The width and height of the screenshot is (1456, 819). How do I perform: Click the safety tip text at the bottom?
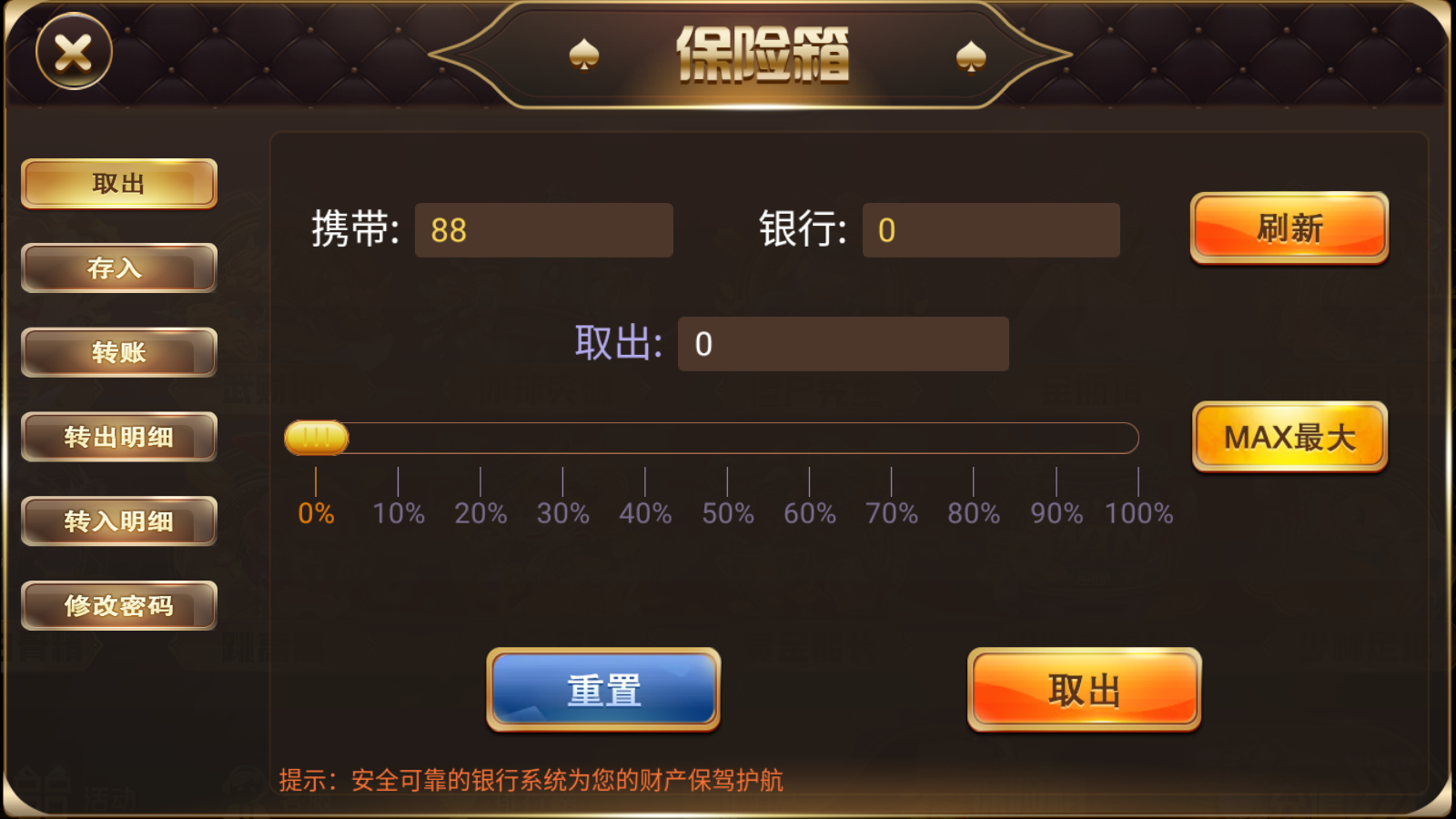[x=535, y=778]
